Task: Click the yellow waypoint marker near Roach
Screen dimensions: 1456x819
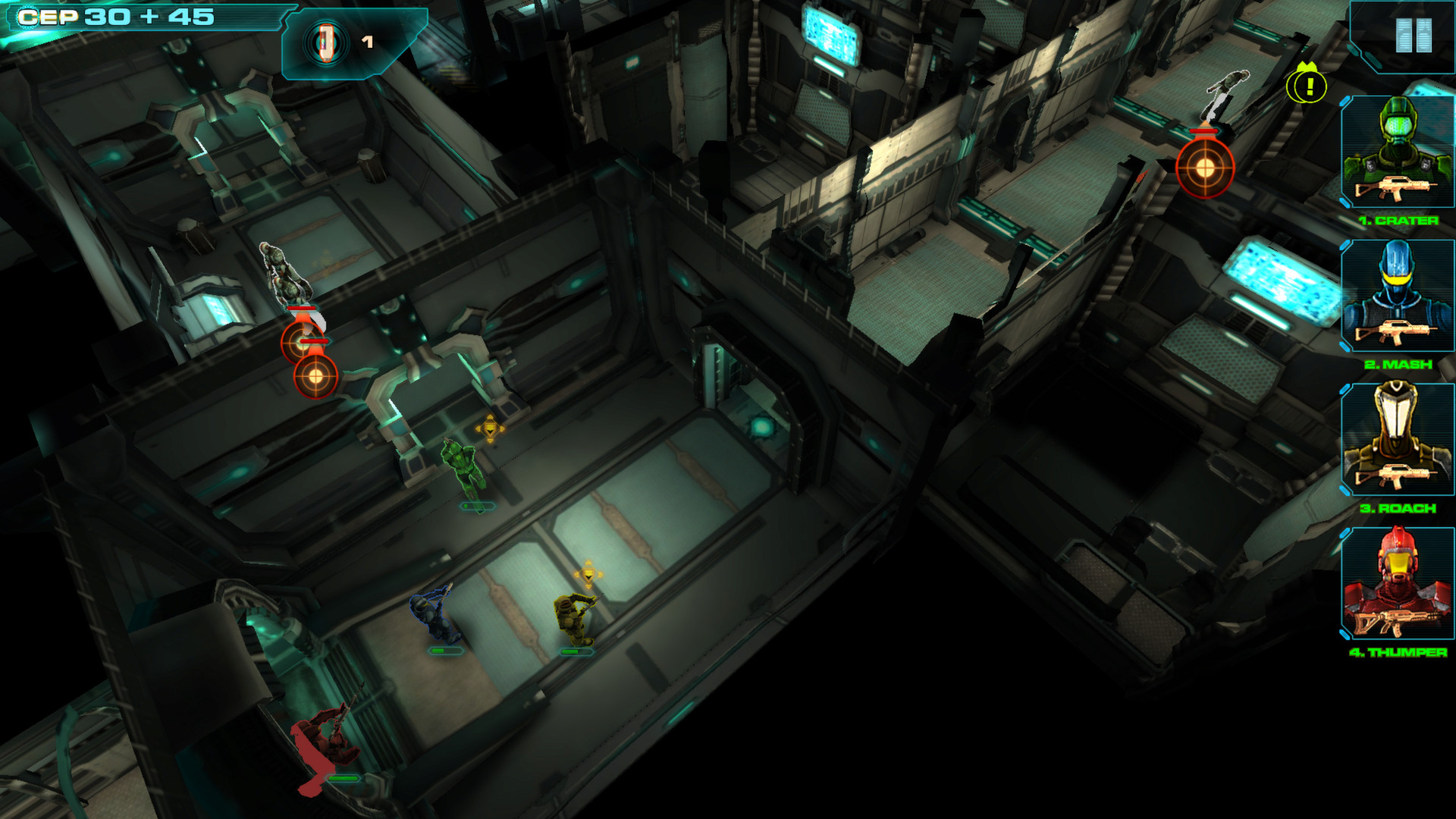Action: pos(588,573)
